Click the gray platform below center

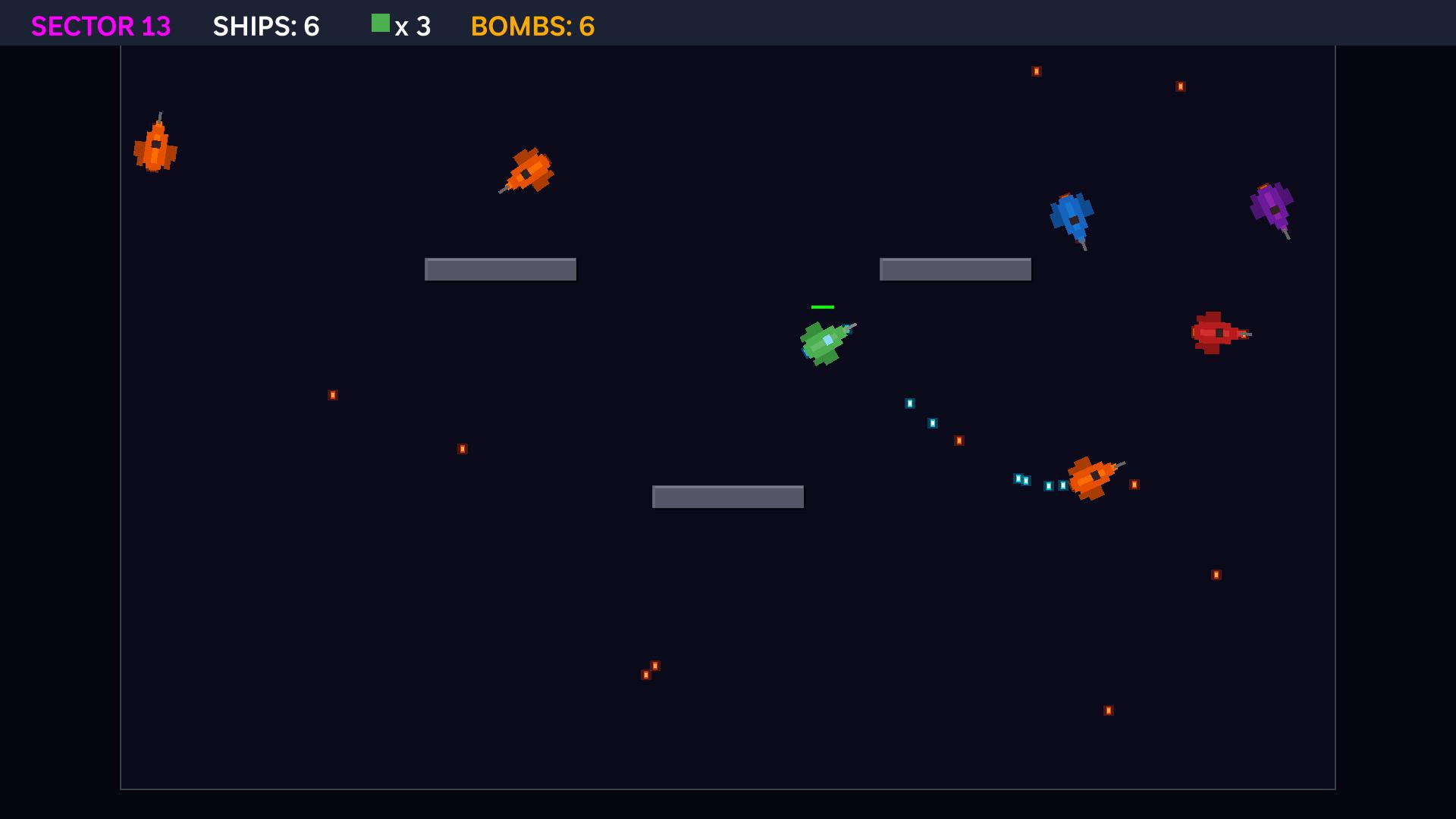(x=728, y=497)
